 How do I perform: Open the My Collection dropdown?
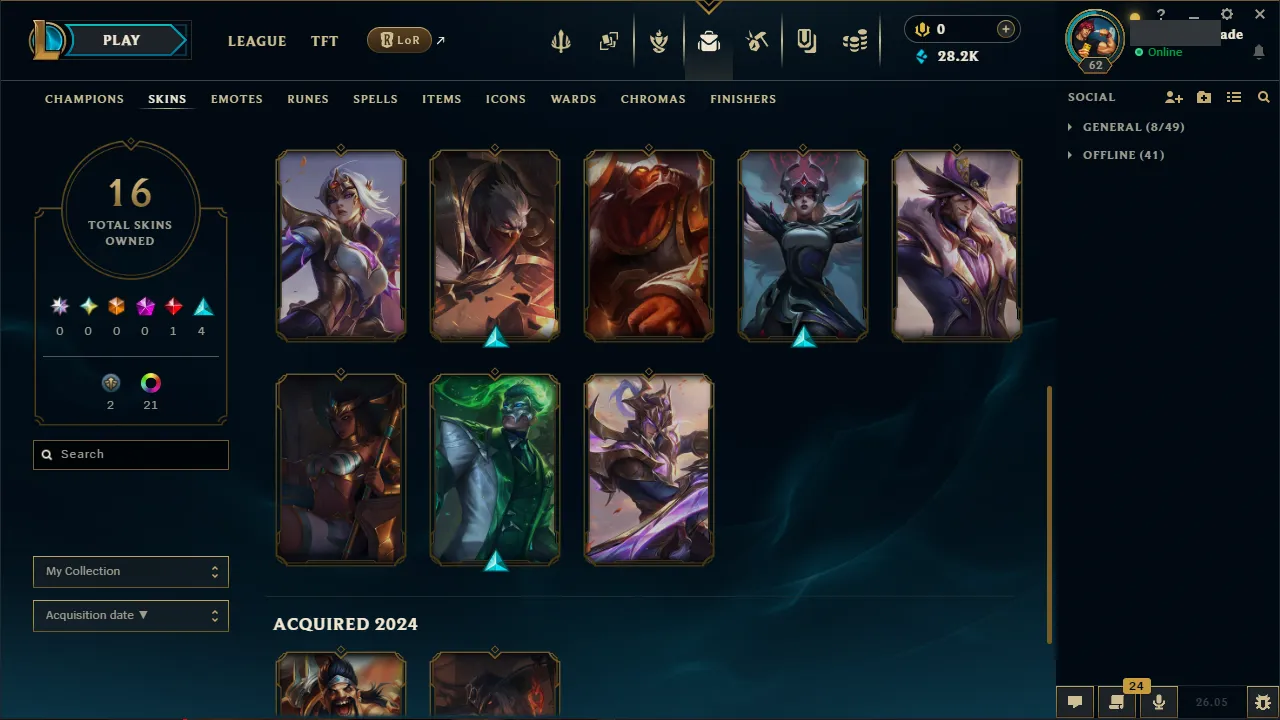(130, 571)
